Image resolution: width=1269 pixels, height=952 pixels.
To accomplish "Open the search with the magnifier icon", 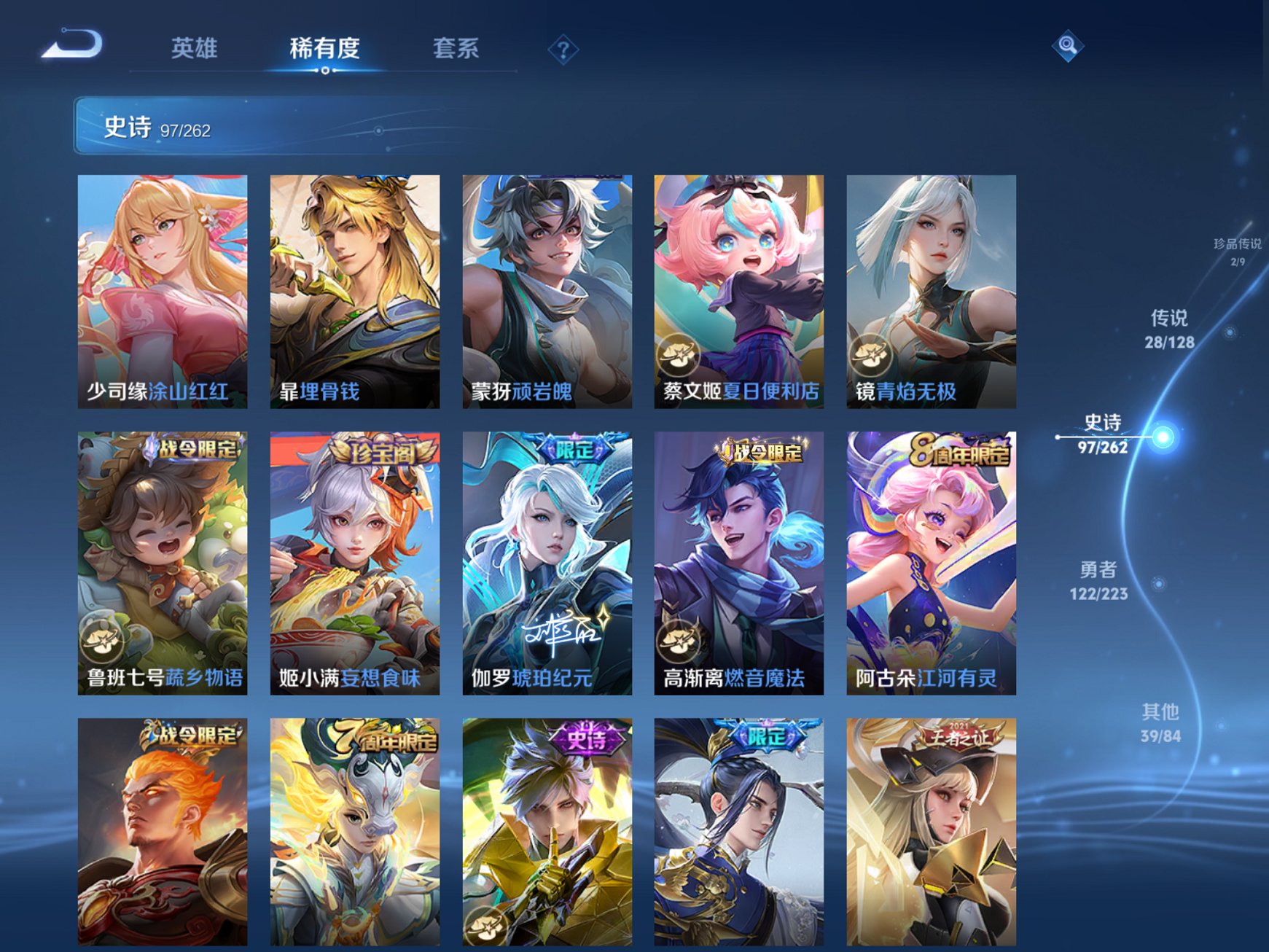I will [x=1066, y=47].
